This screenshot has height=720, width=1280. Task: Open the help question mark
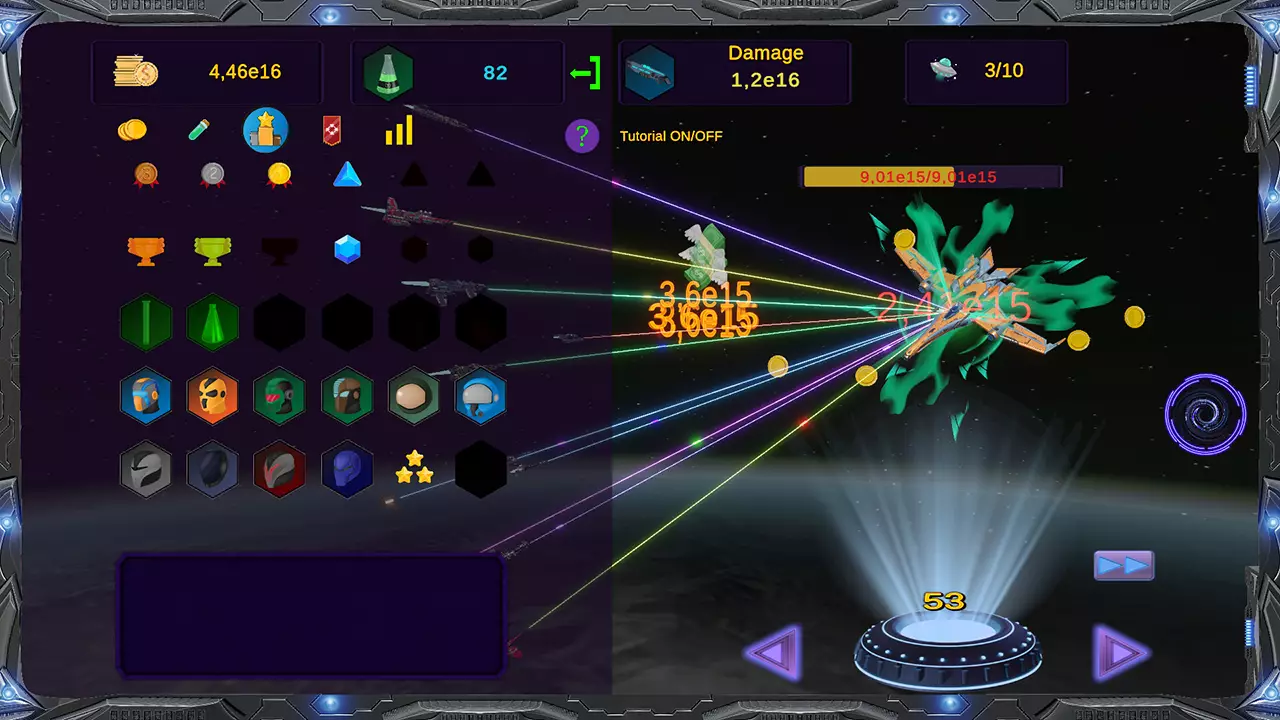pos(582,136)
